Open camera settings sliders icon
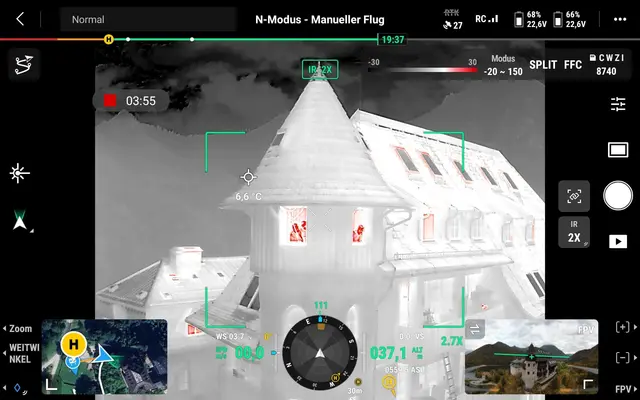The width and height of the screenshot is (640, 400). (x=618, y=104)
